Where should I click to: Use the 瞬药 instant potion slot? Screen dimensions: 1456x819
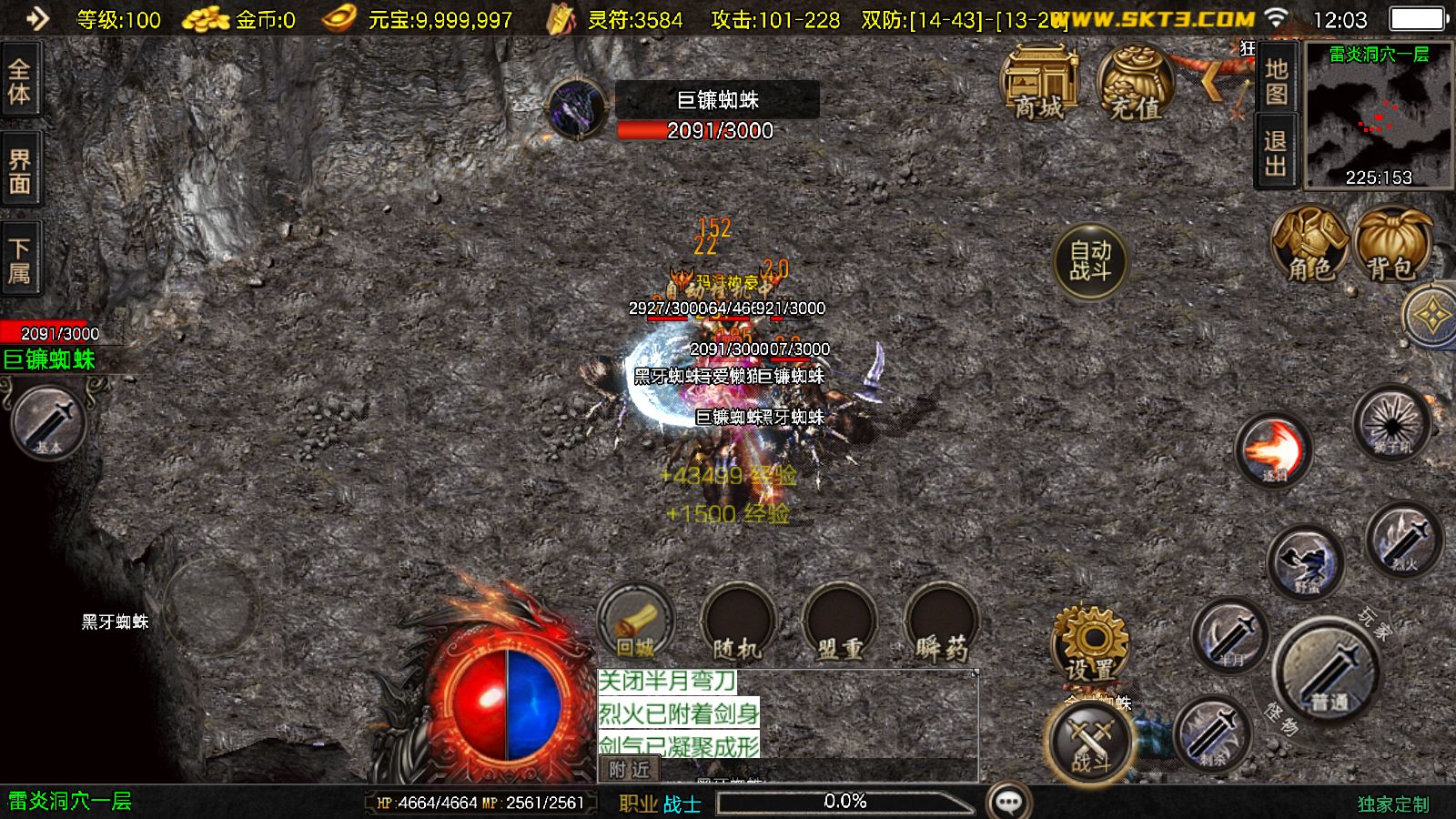[941, 623]
